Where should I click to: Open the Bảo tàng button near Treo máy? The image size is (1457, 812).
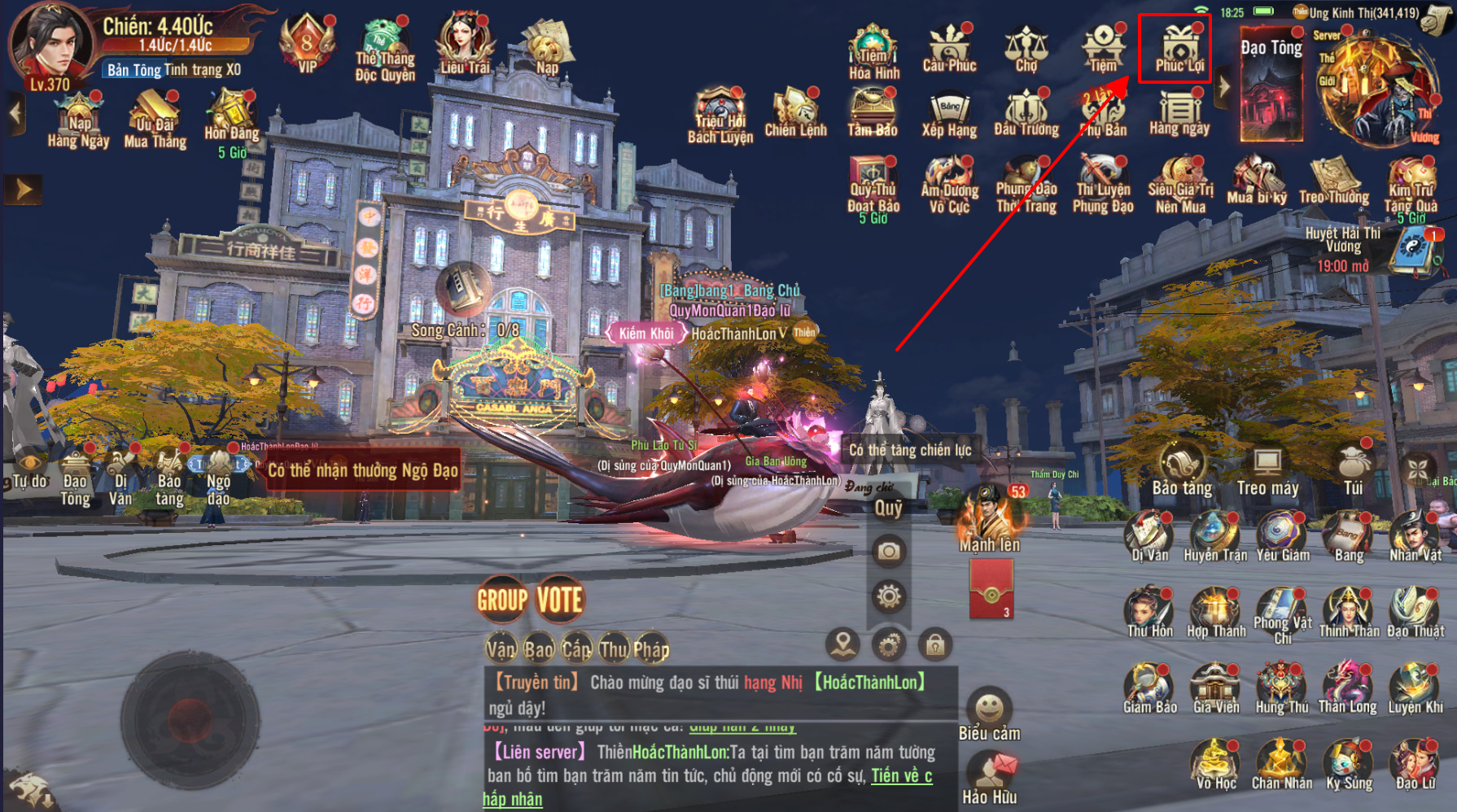coord(1182,469)
